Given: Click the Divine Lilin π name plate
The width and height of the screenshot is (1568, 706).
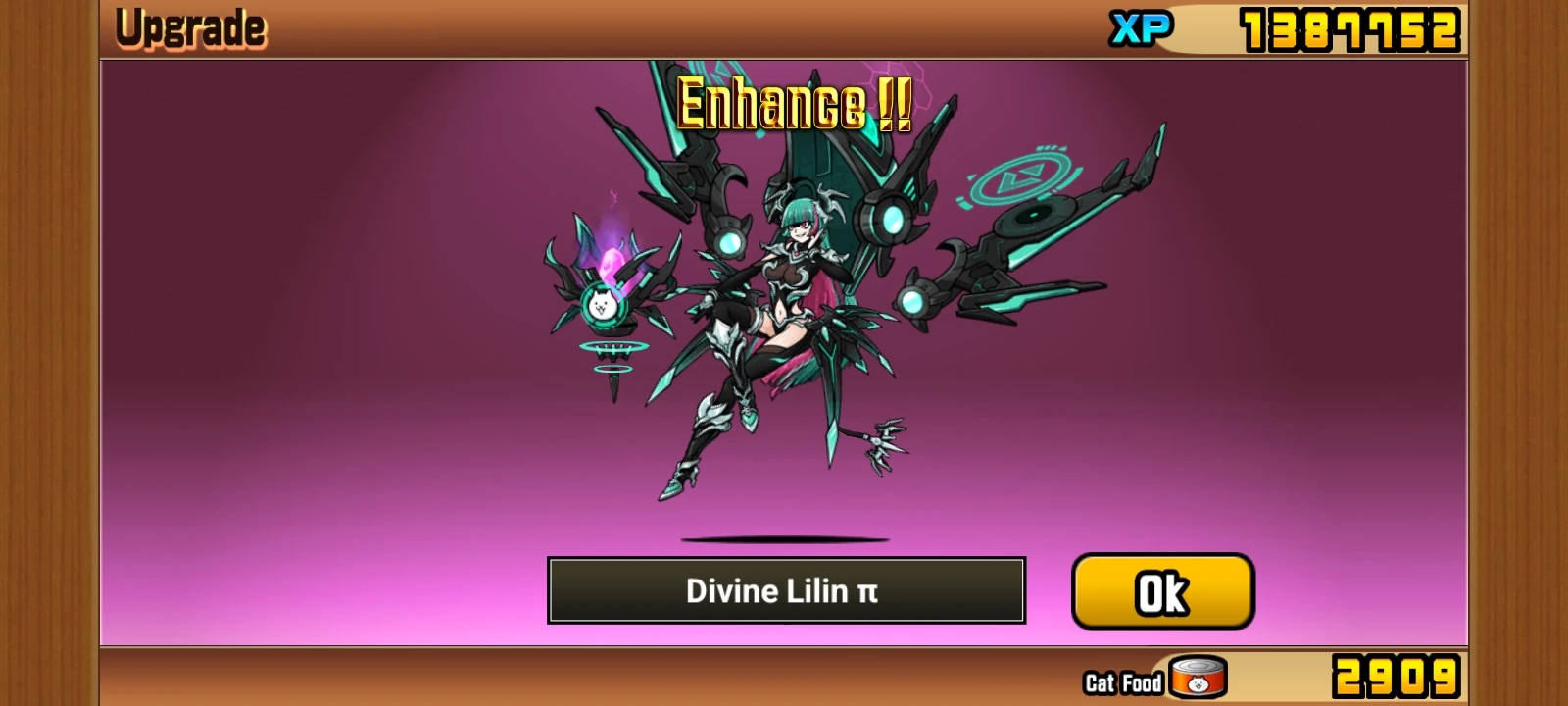Looking at the screenshot, I should pos(784,590).
